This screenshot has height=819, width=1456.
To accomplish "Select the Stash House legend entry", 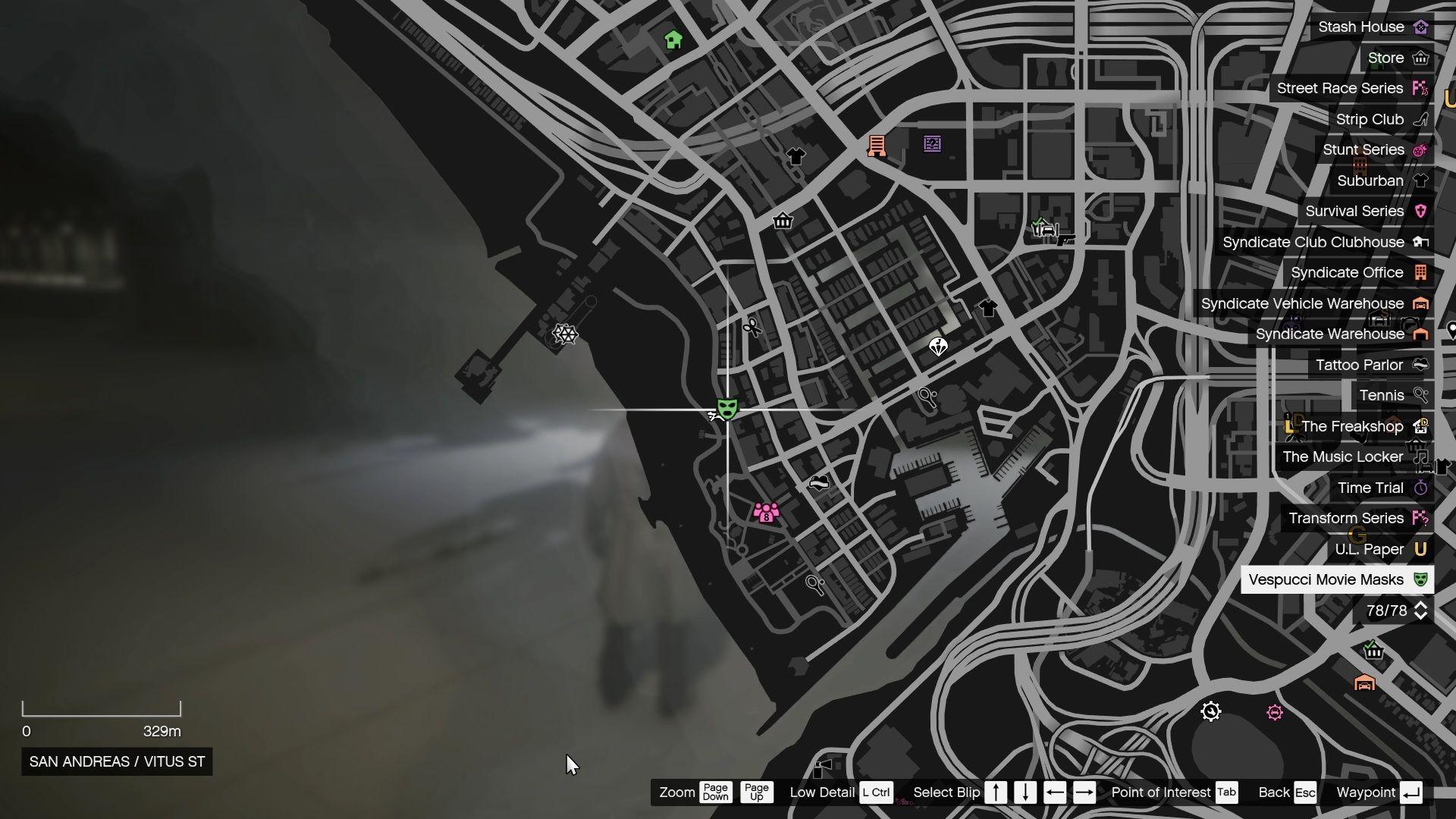I will (1360, 27).
